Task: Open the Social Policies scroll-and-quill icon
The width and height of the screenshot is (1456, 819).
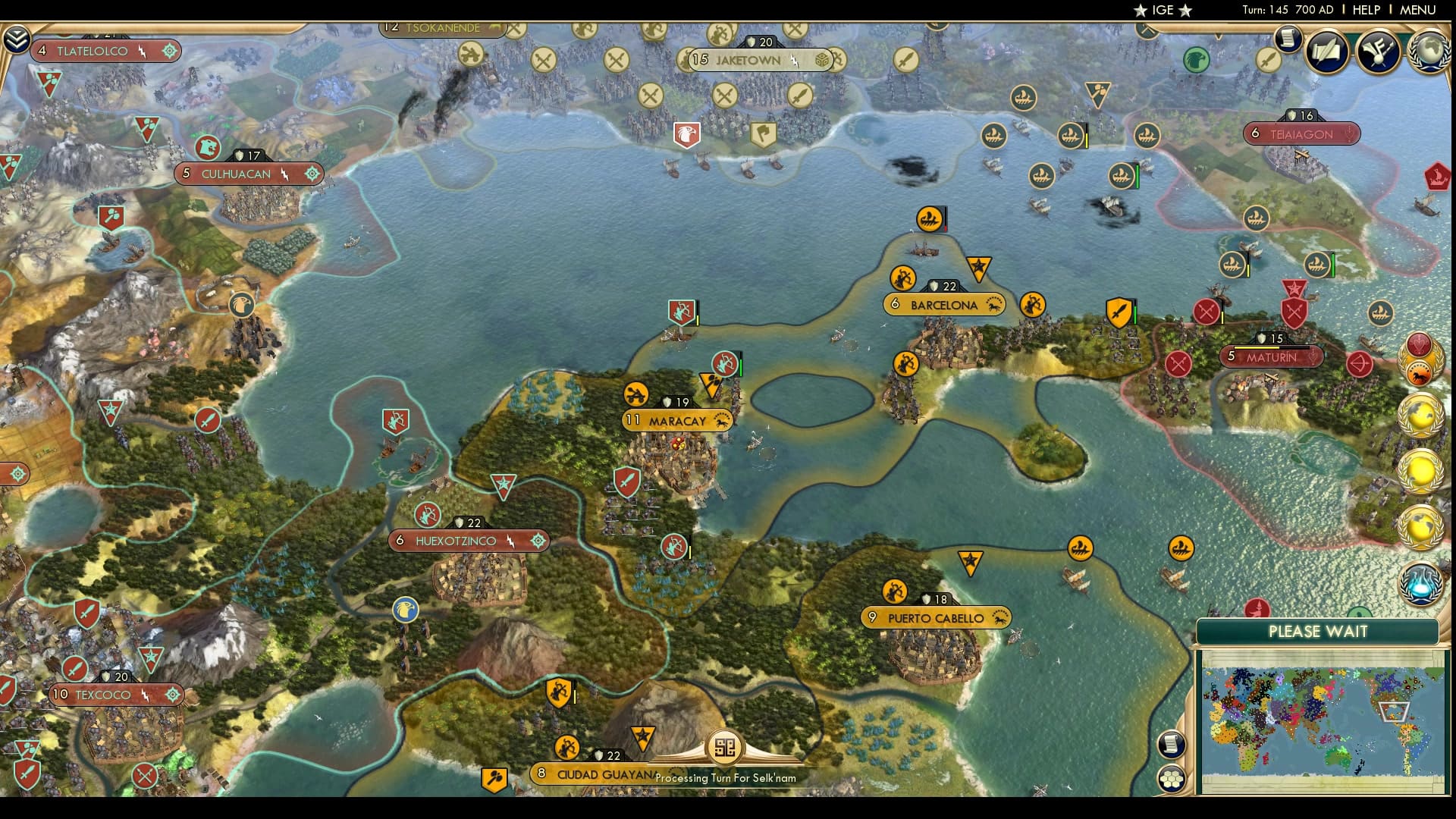Action: click(1326, 52)
